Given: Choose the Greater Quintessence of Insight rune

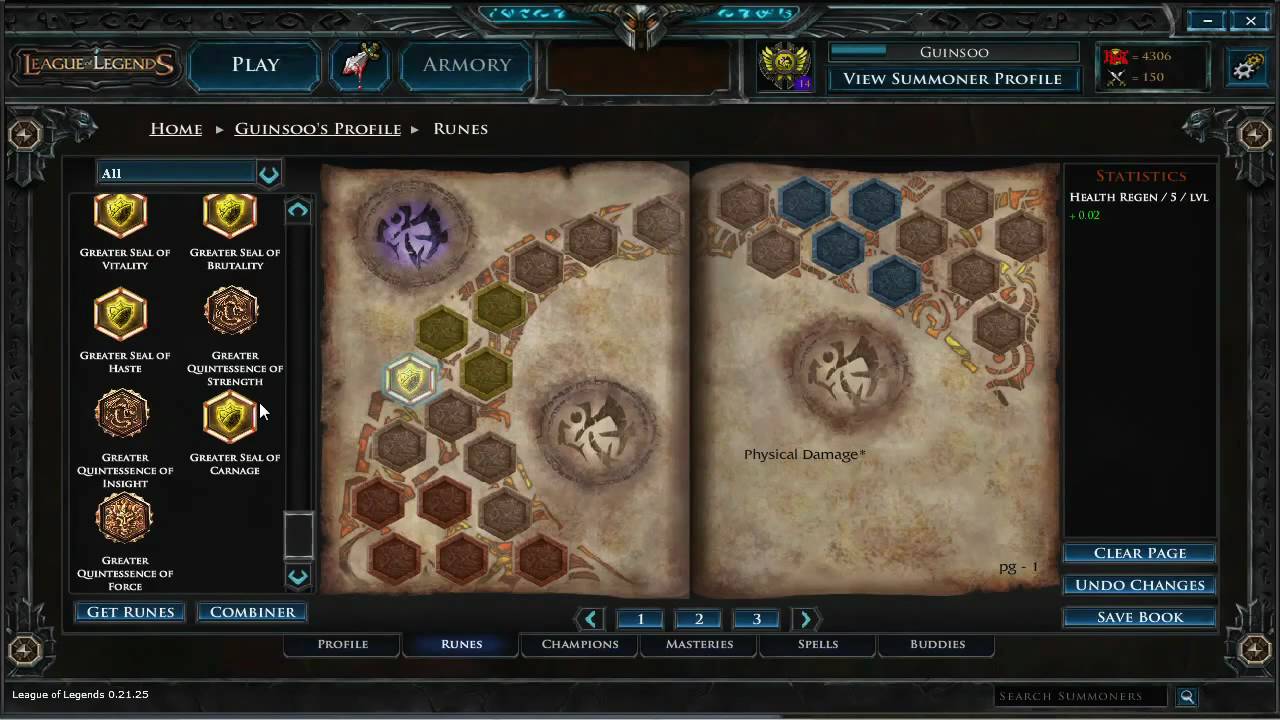Looking at the screenshot, I should (121, 414).
